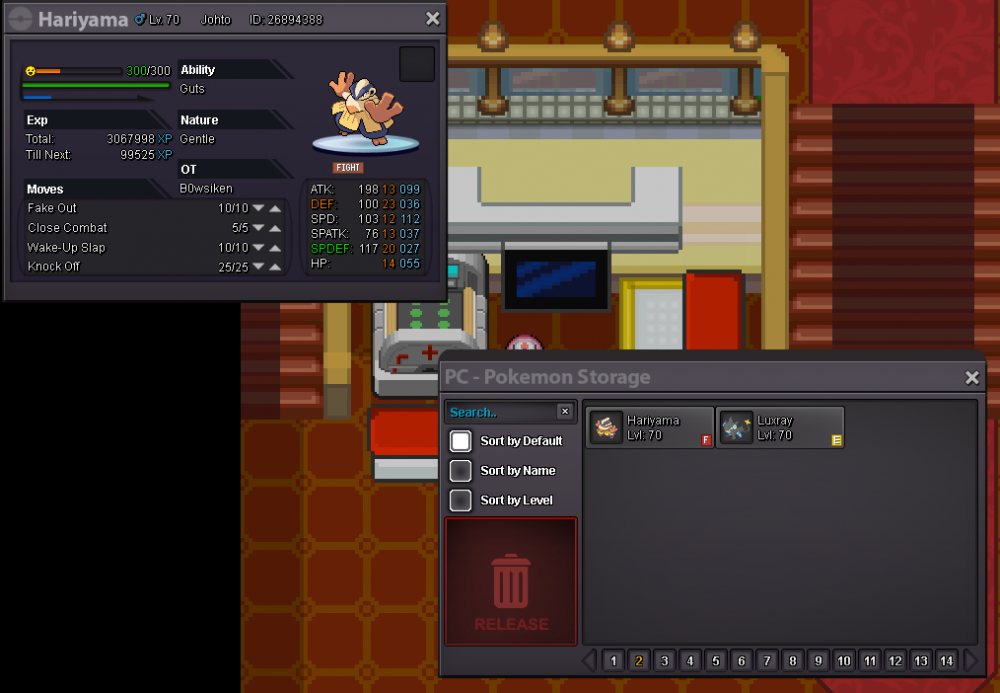The width and height of the screenshot is (1000, 693).
Task: Clear the storage search box
Action: click(565, 411)
